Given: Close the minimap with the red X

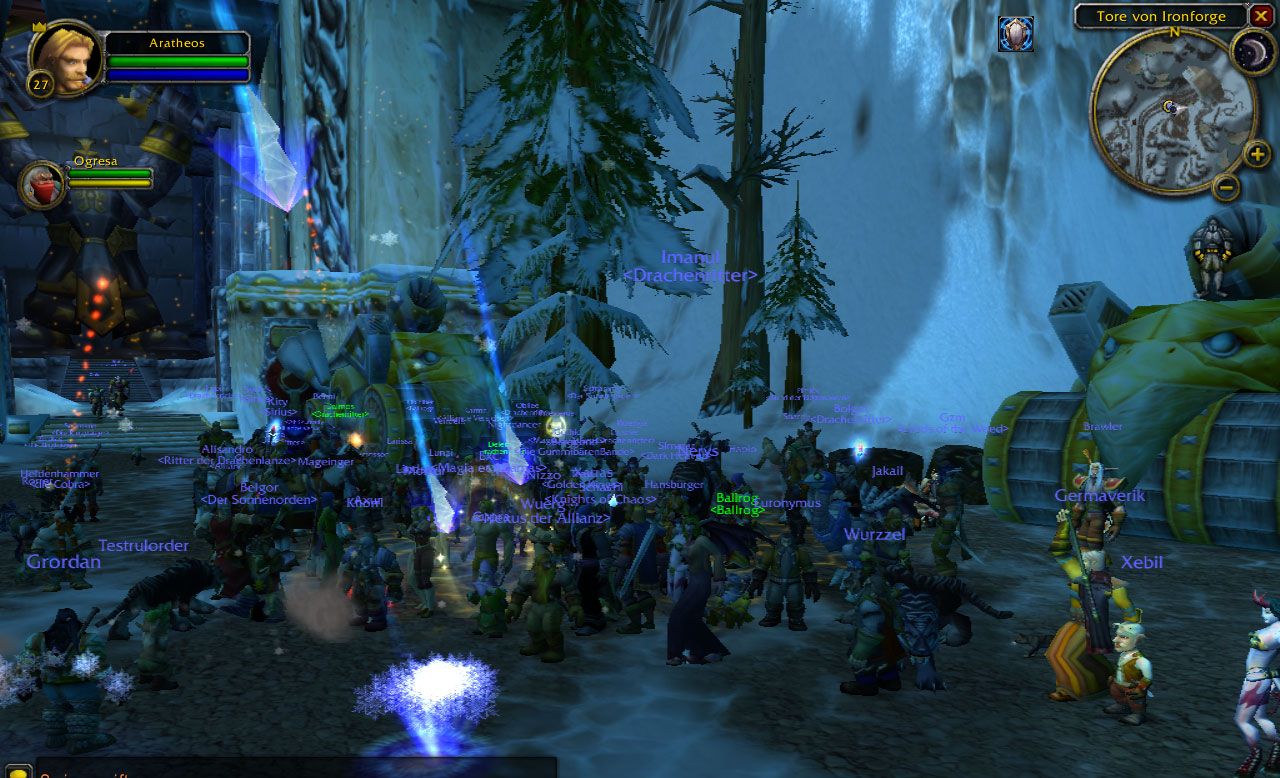Looking at the screenshot, I should coord(1261,16).
